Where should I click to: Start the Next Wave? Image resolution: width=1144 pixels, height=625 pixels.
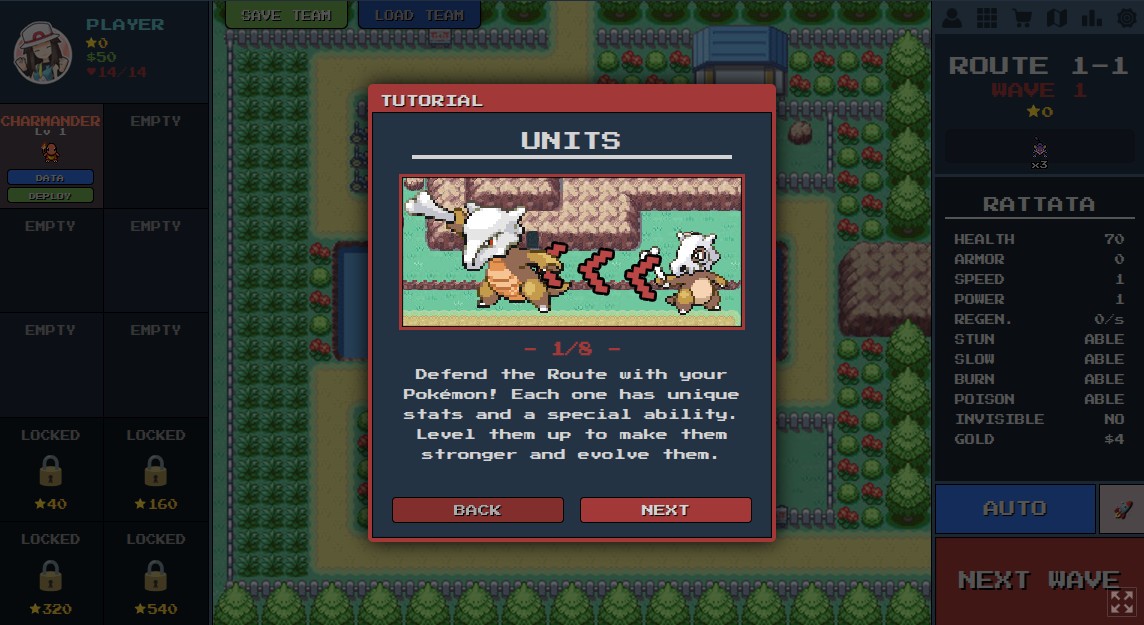coord(1038,580)
